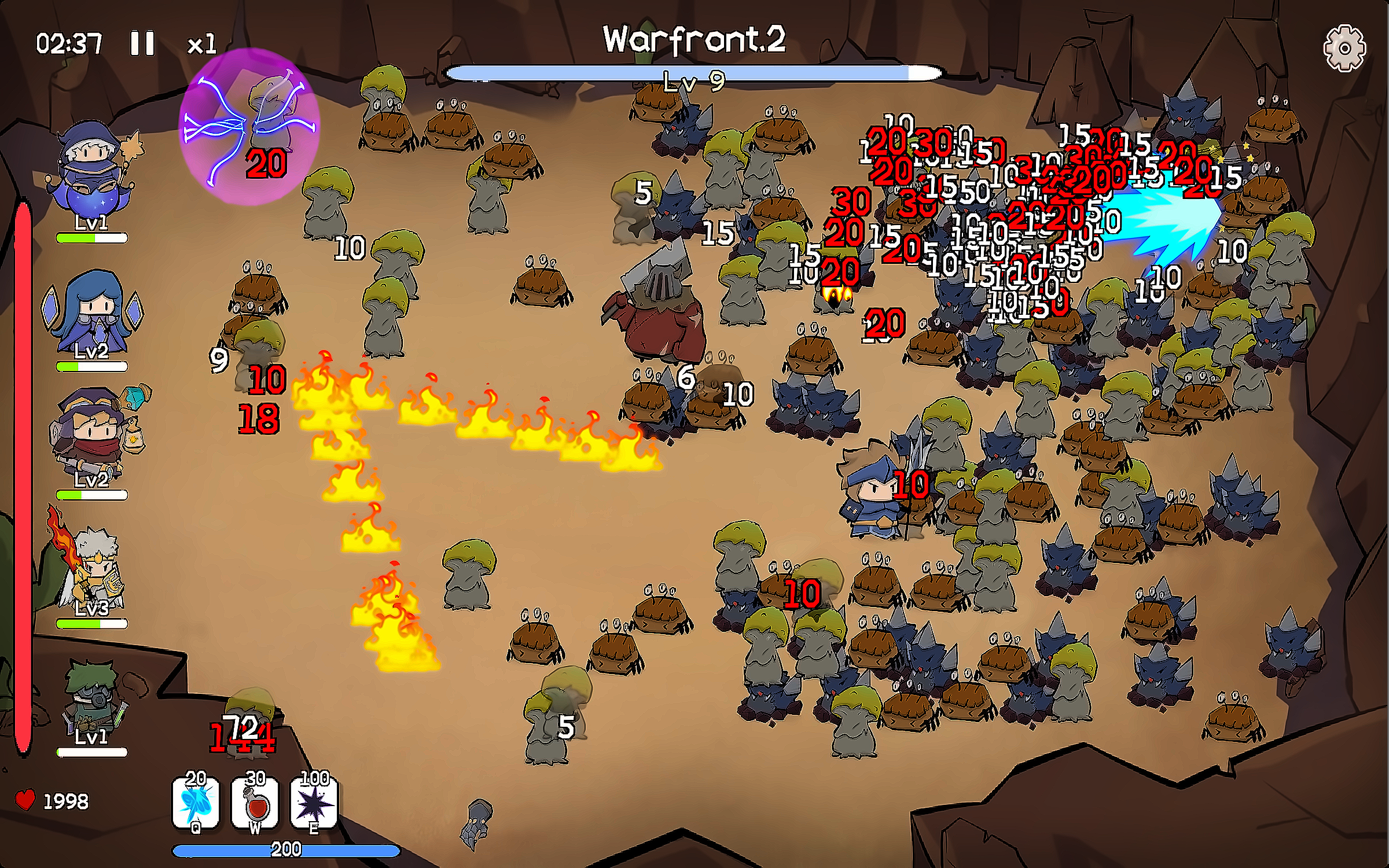Choose the Lv2 lantern-carrying rogue portrait
Screen dimensions: 1389x868
coord(95,437)
